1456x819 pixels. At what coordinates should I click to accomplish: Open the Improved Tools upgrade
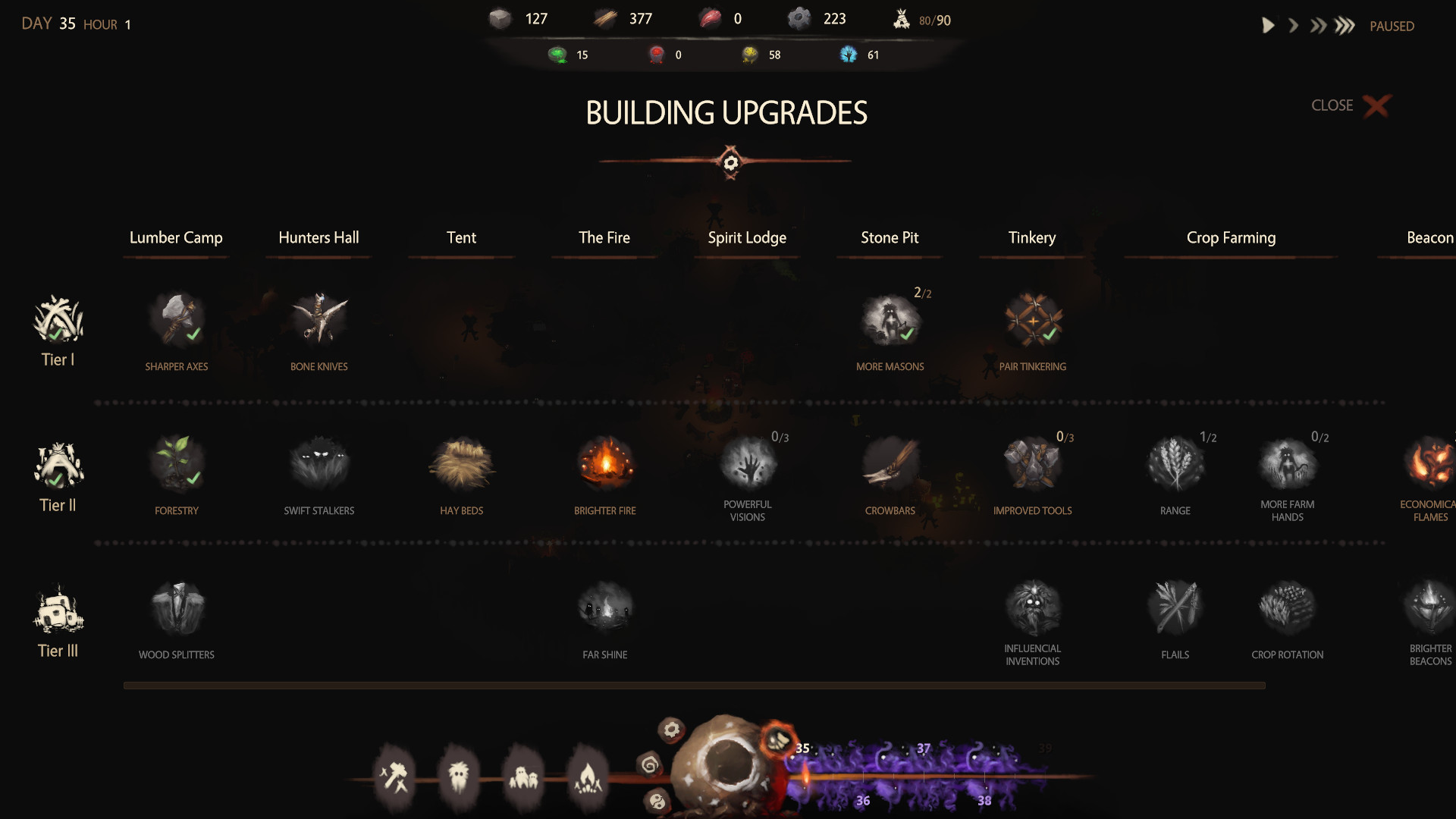coord(1032,463)
